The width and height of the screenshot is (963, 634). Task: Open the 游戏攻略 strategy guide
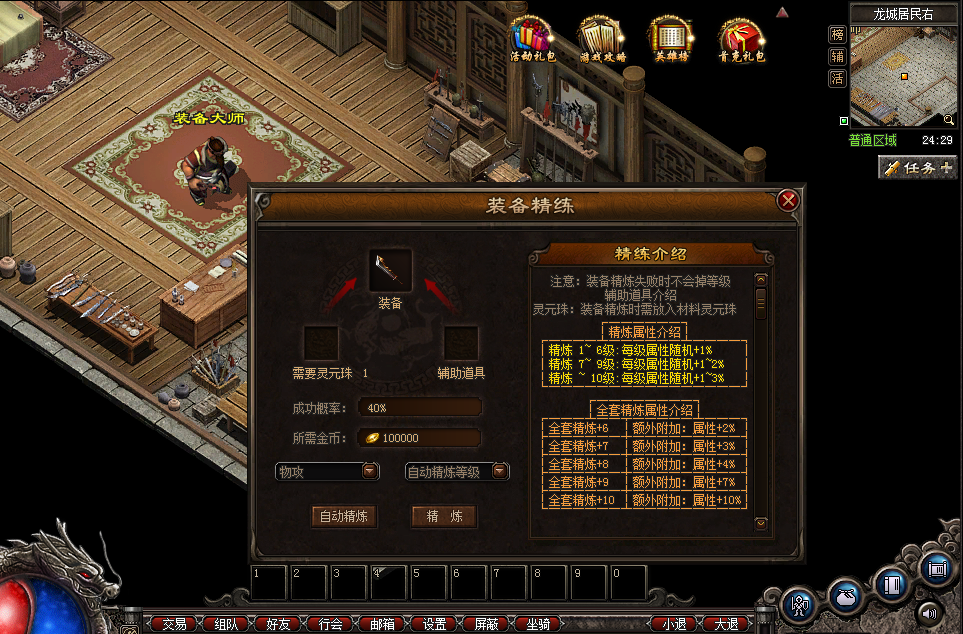[x=602, y=39]
